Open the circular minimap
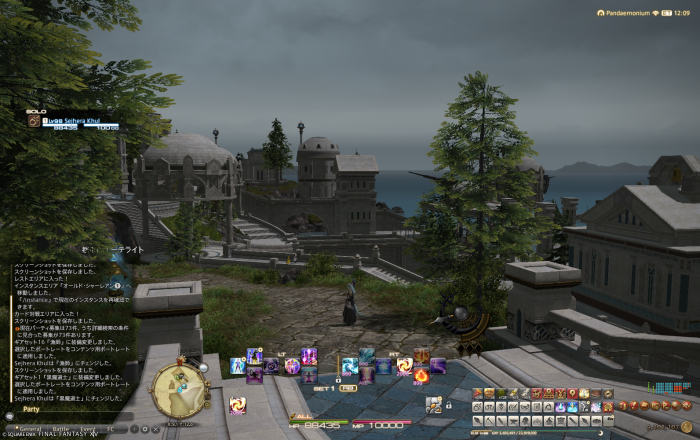This screenshot has width=700, height=440. click(180, 390)
